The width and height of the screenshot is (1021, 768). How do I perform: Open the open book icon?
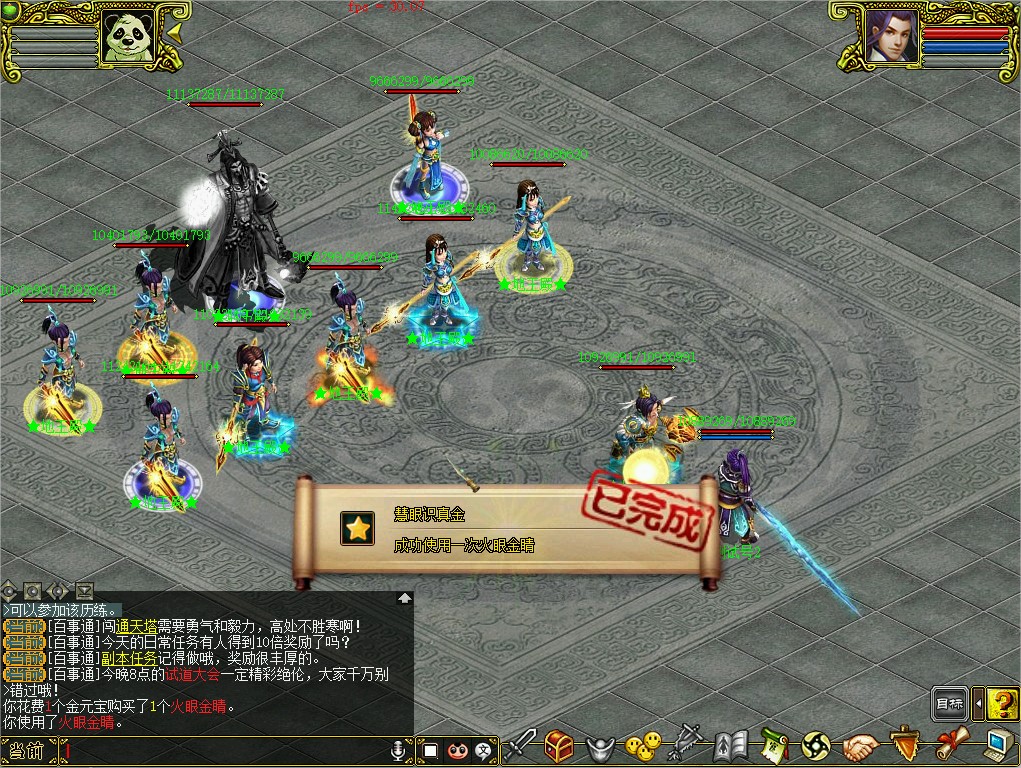(731, 745)
